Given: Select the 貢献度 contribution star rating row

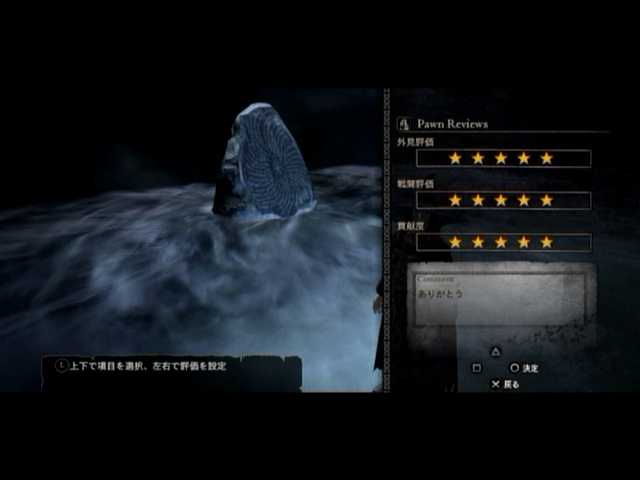Looking at the screenshot, I should (x=503, y=242).
